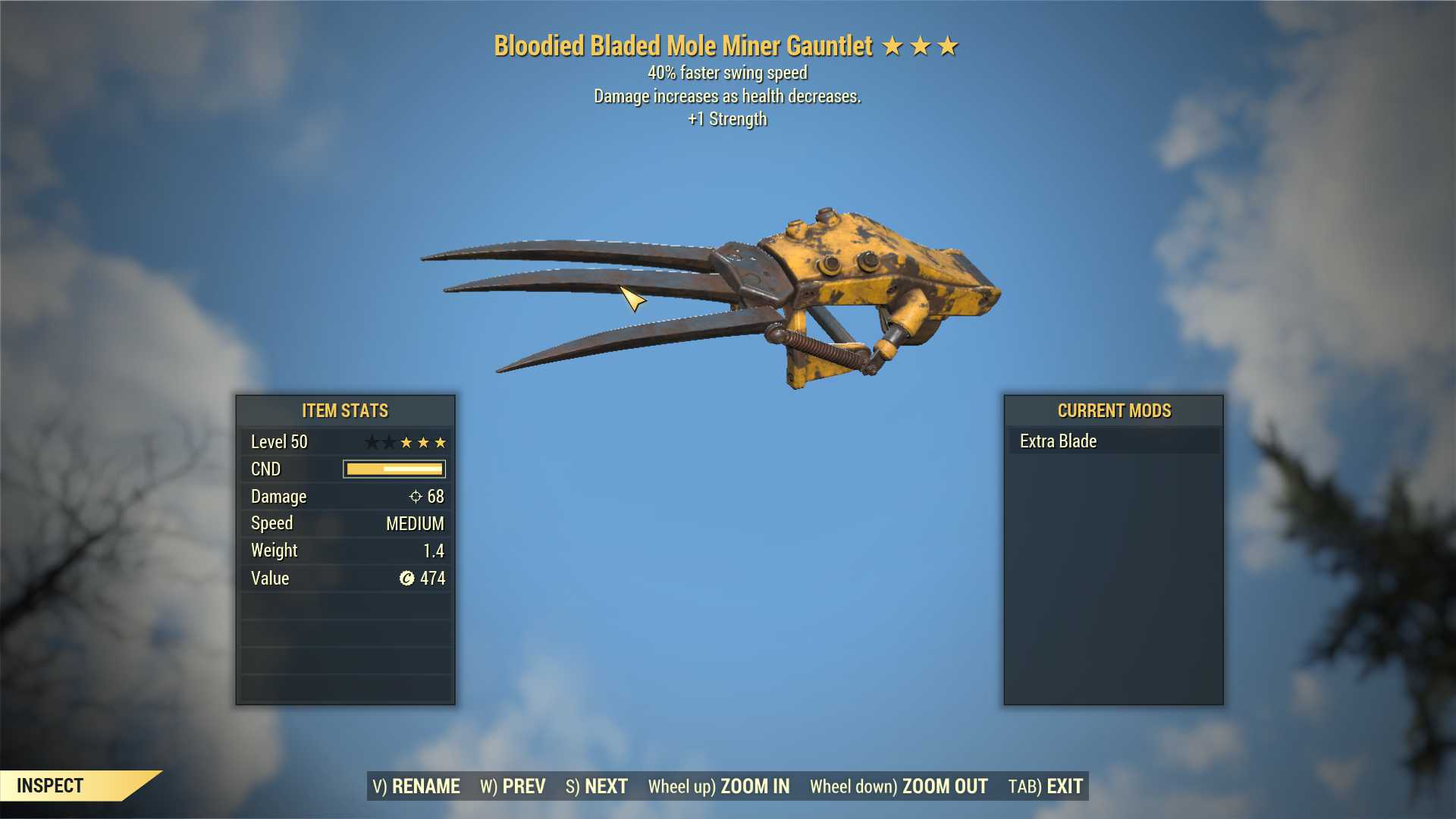Viewport: 1456px width, 819px height.
Task: Go to the PREV item
Action: coord(513,786)
